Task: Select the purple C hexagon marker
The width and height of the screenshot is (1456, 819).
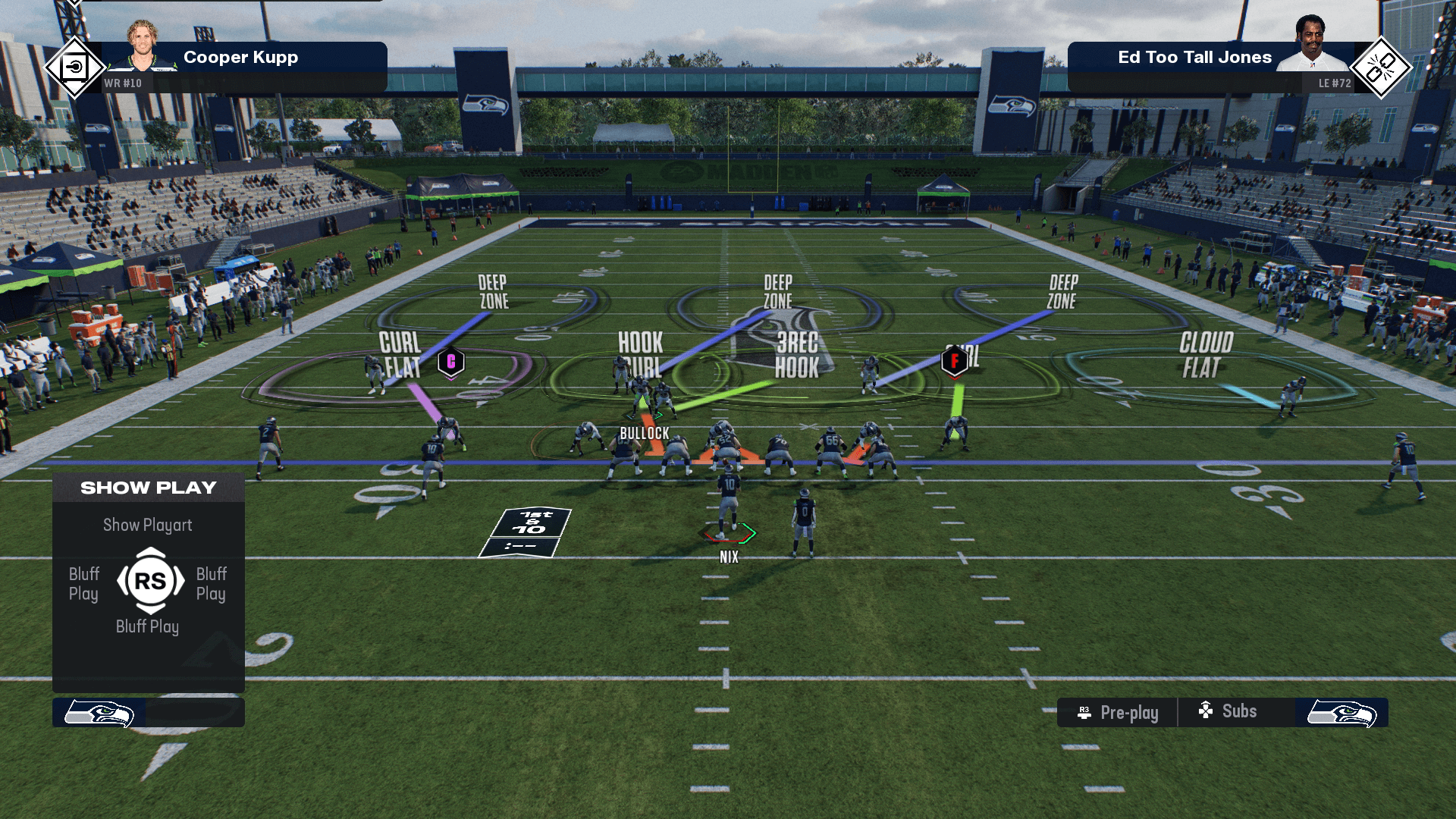Action: tap(451, 362)
